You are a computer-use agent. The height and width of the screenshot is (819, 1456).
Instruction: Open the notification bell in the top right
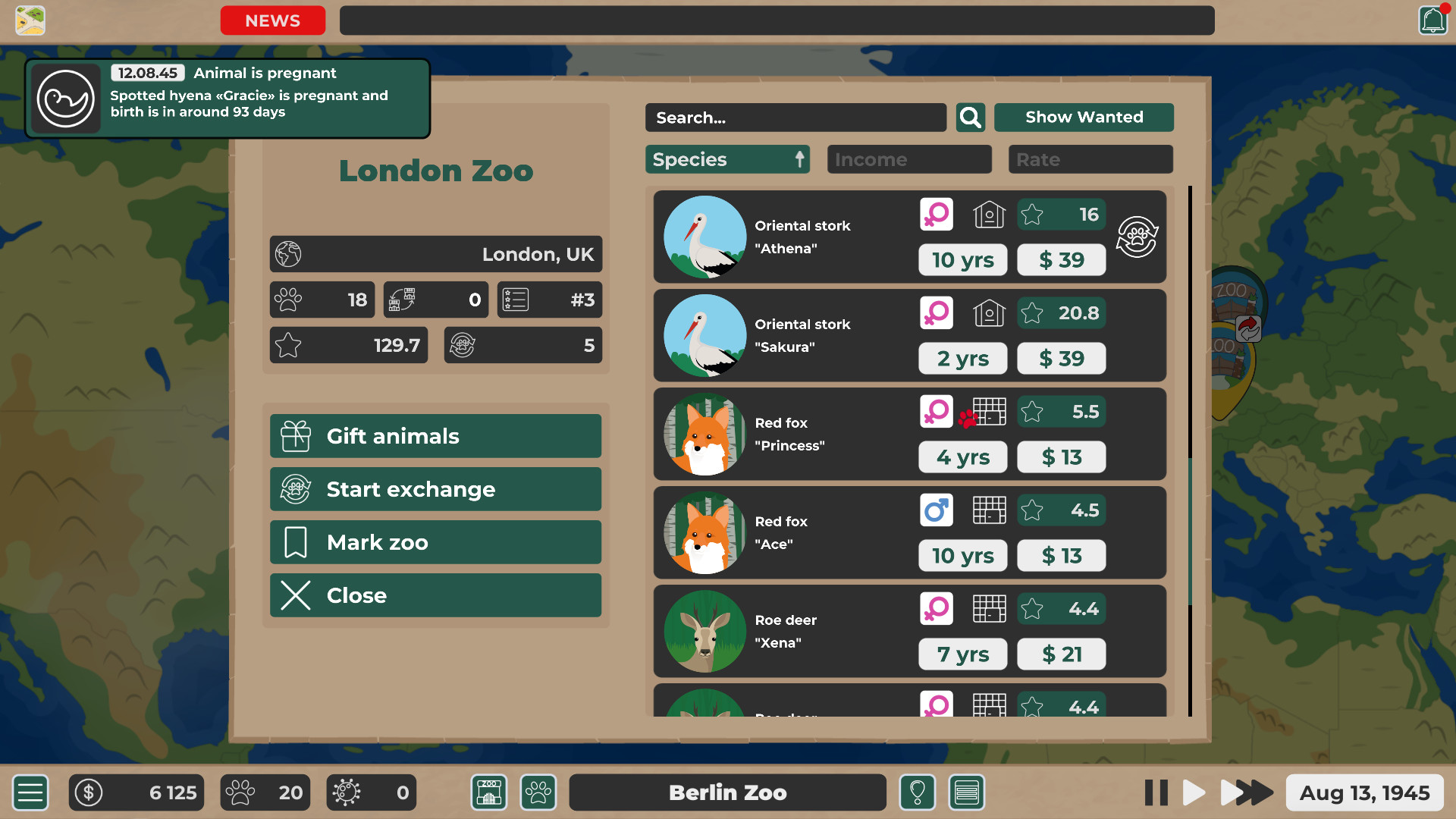click(1432, 20)
